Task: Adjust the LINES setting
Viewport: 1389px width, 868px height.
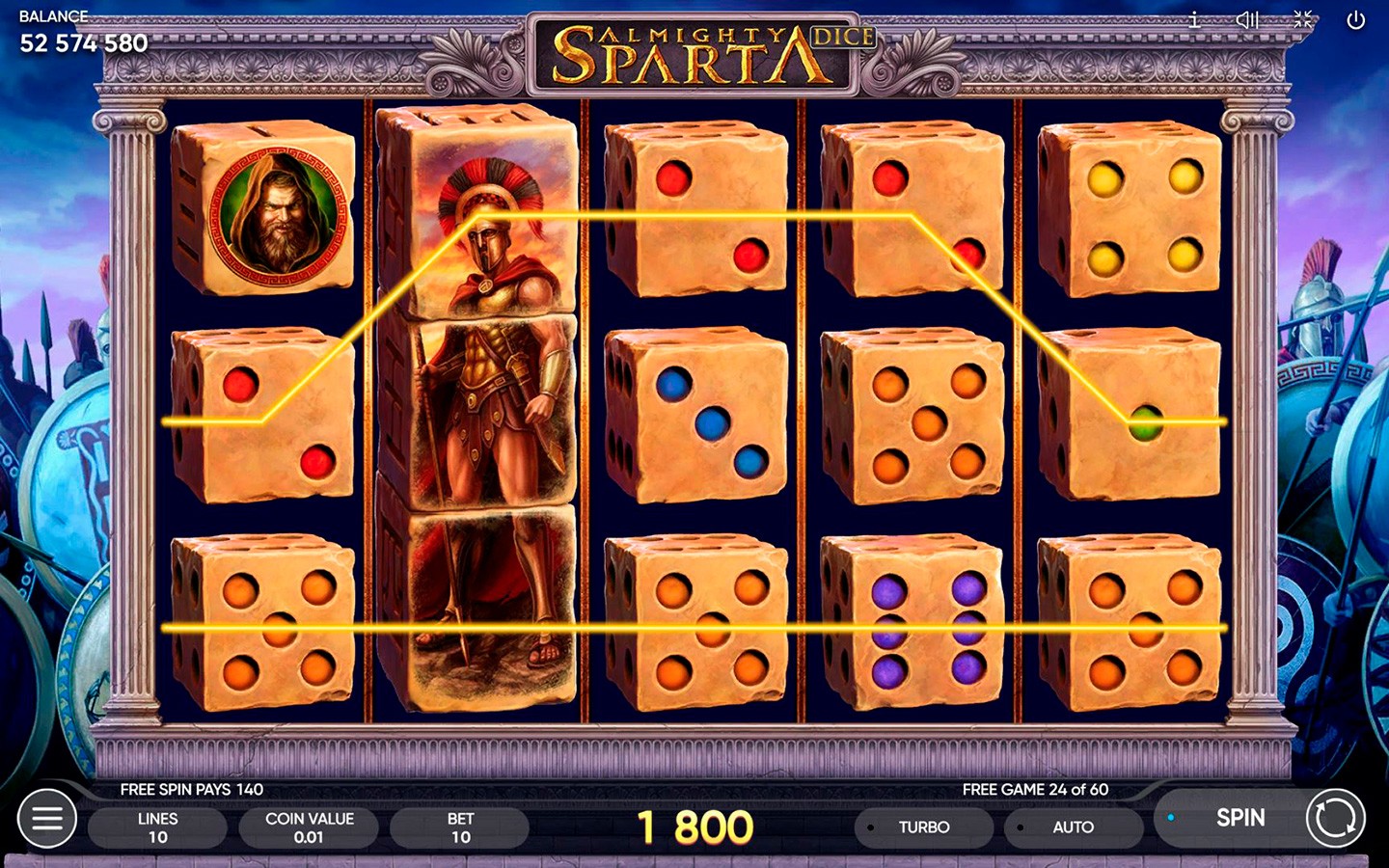Action: 157,827
